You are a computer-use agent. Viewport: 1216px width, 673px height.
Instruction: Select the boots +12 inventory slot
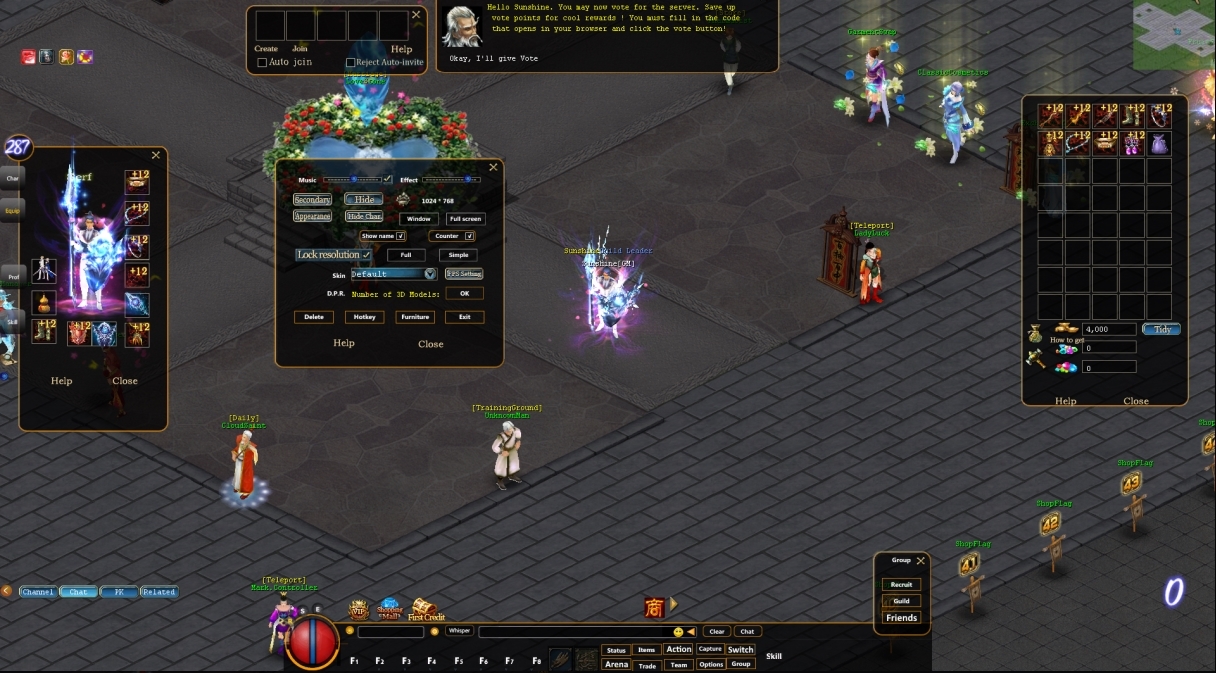click(x=1132, y=116)
